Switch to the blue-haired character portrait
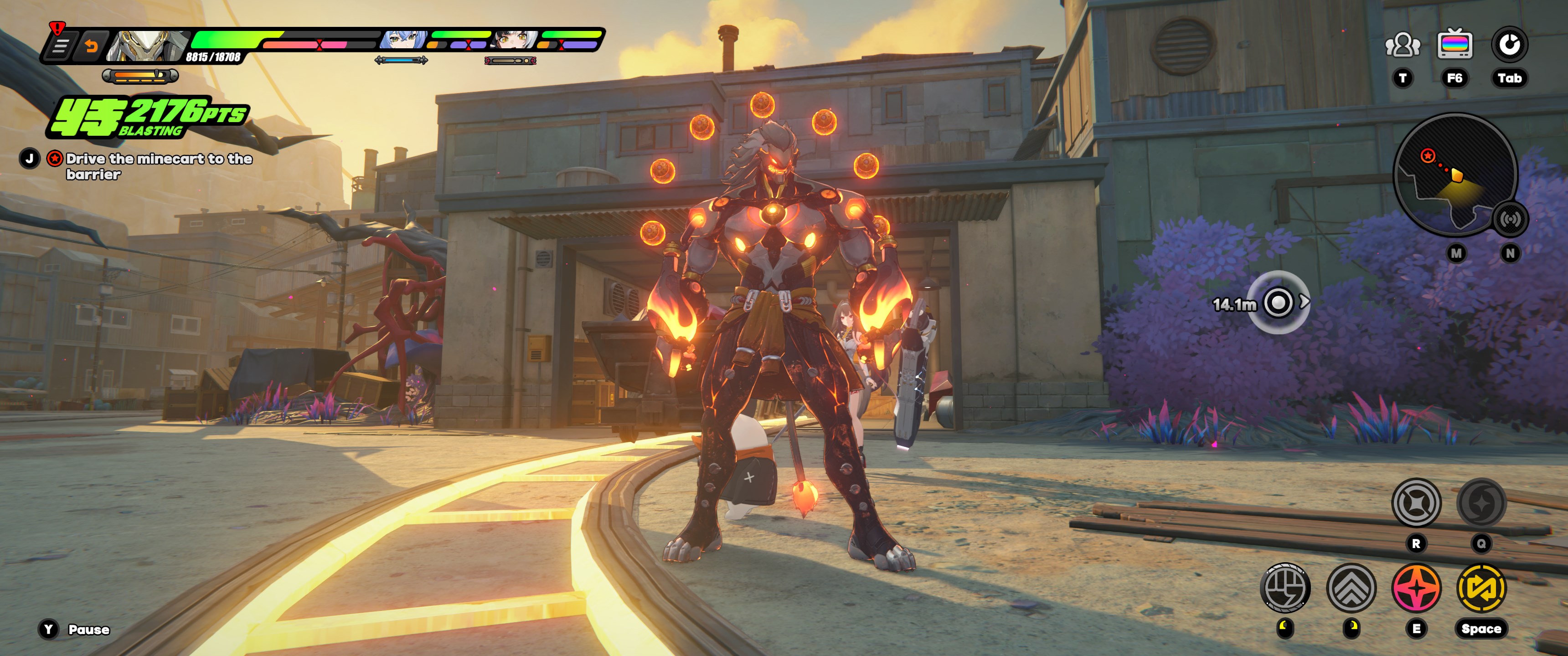The height and width of the screenshot is (656, 1568). point(402,40)
